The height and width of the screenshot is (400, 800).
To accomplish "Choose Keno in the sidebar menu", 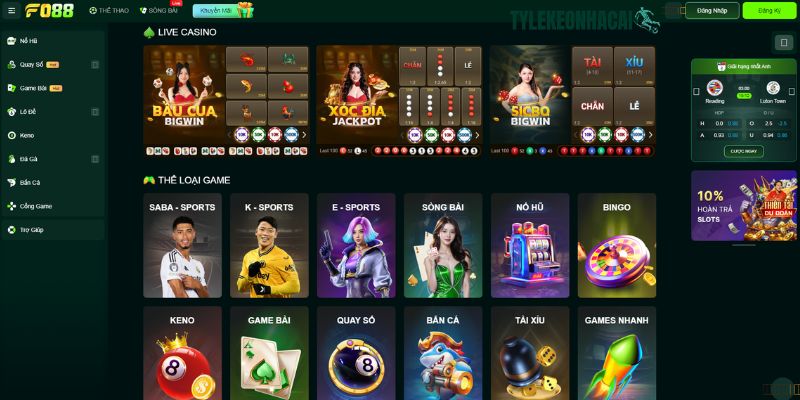I will (x=27, y=135).
